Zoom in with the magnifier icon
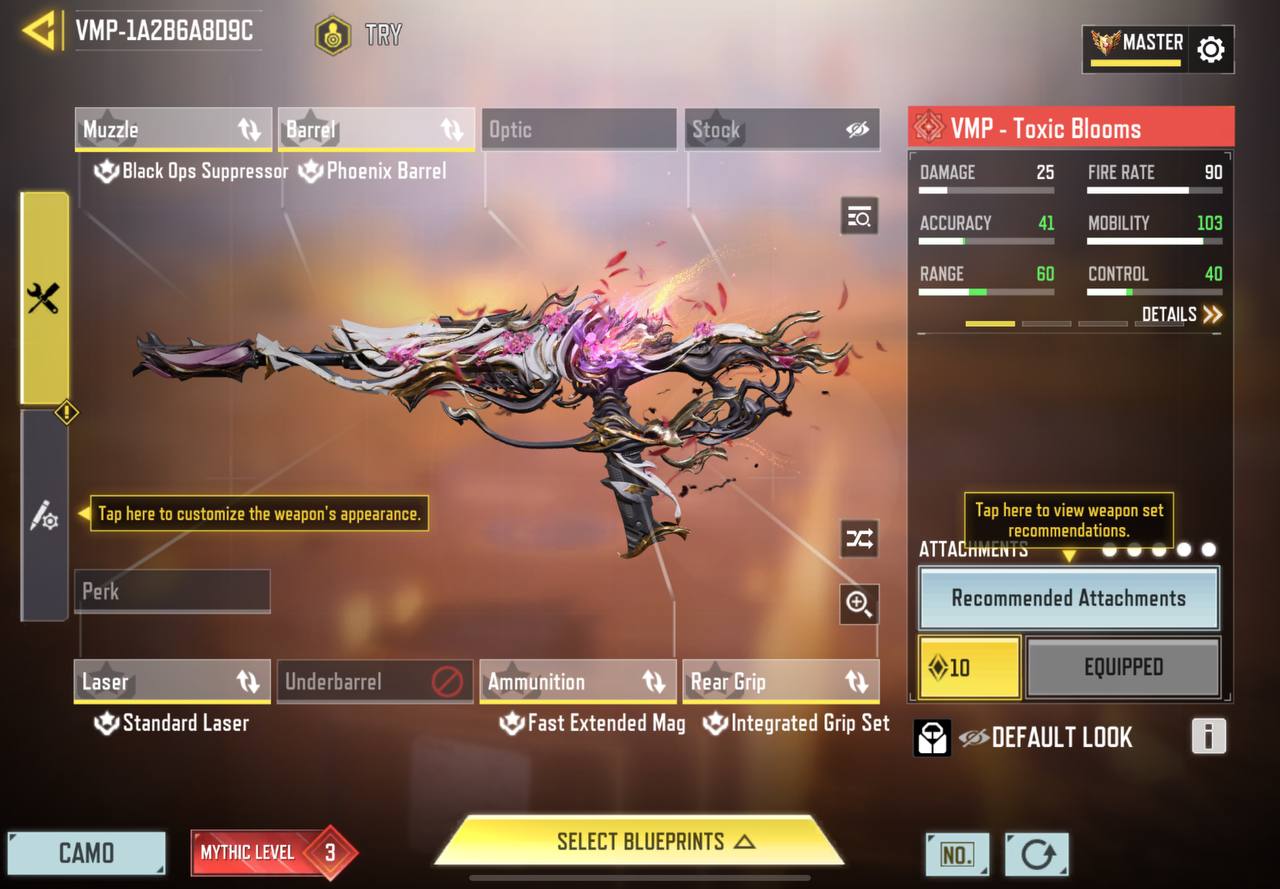 [x=859, y=603]
